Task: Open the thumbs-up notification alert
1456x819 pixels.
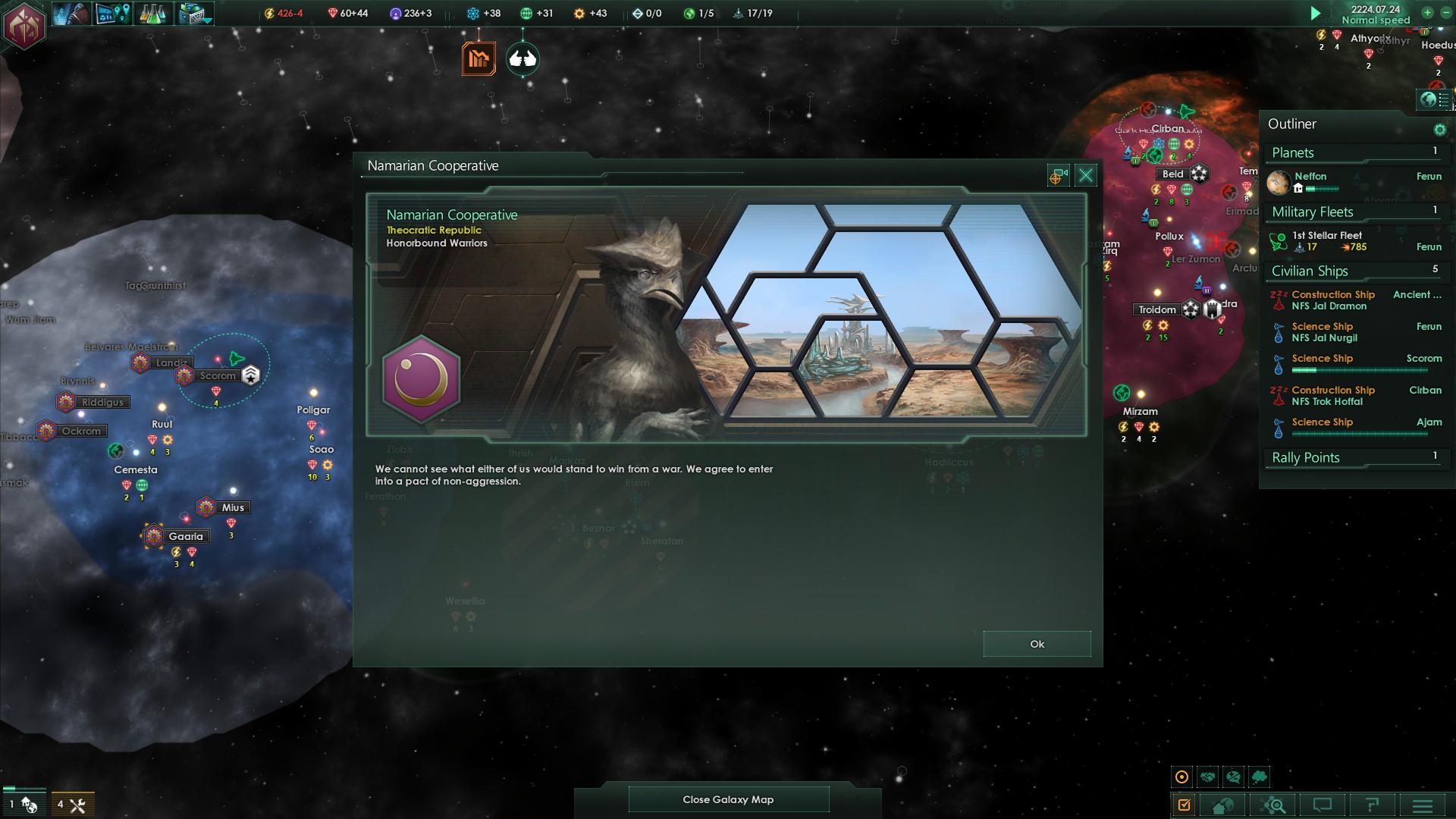Action: 522,58
